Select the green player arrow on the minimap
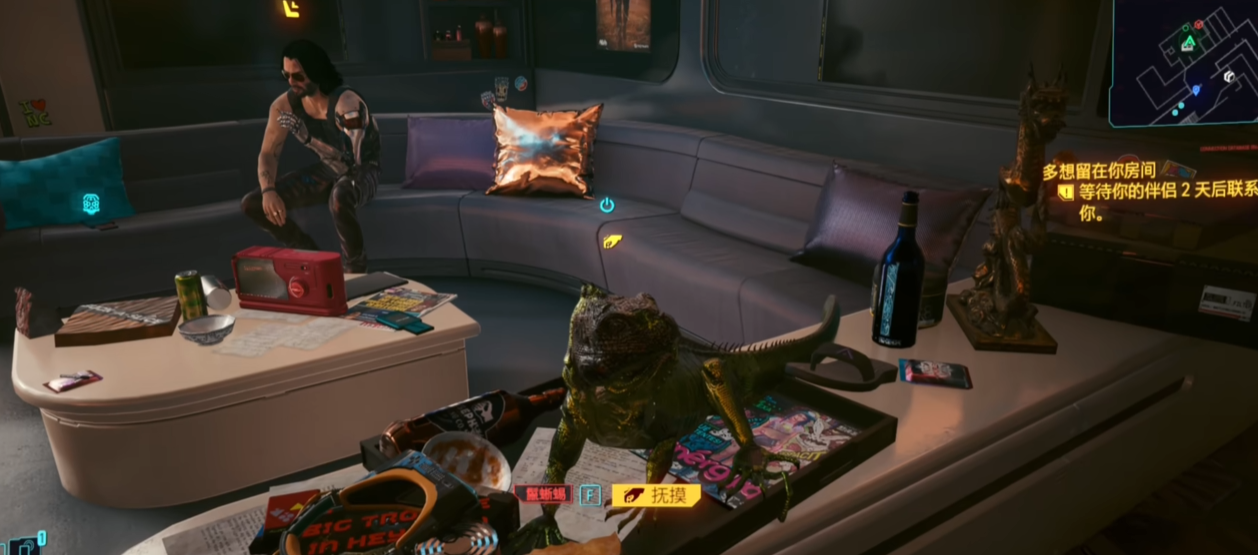The width and height of the screenshot is (1258, 555). [1188, 43]
